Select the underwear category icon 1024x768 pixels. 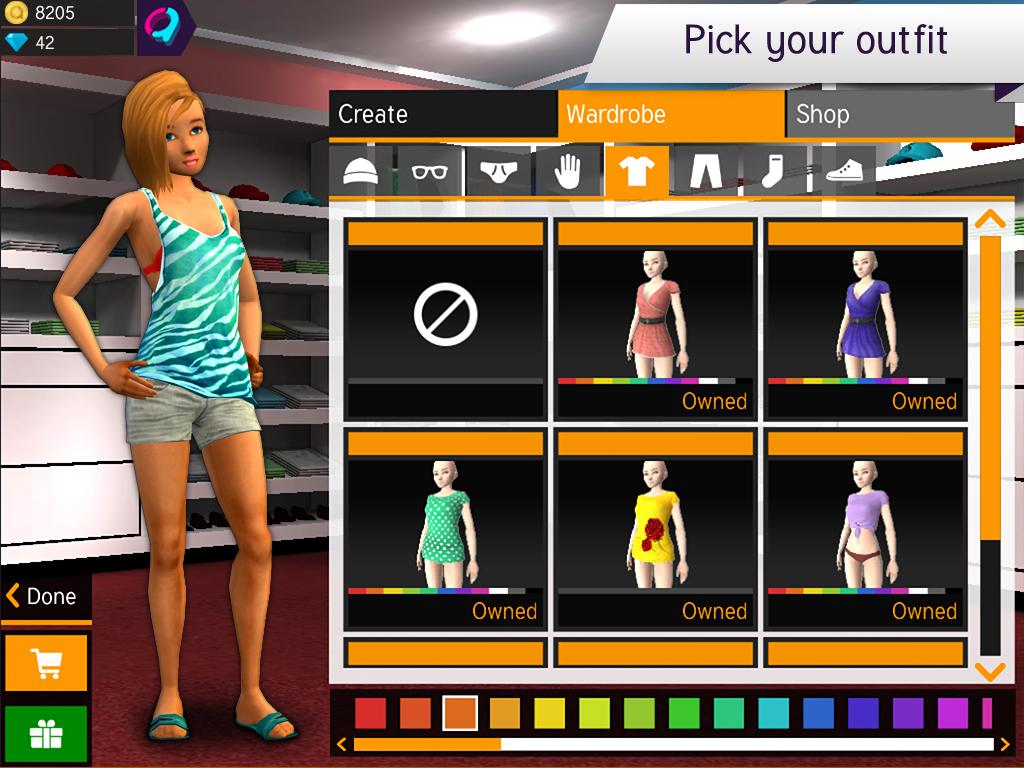pyautogui.click(x=499, y=171)
